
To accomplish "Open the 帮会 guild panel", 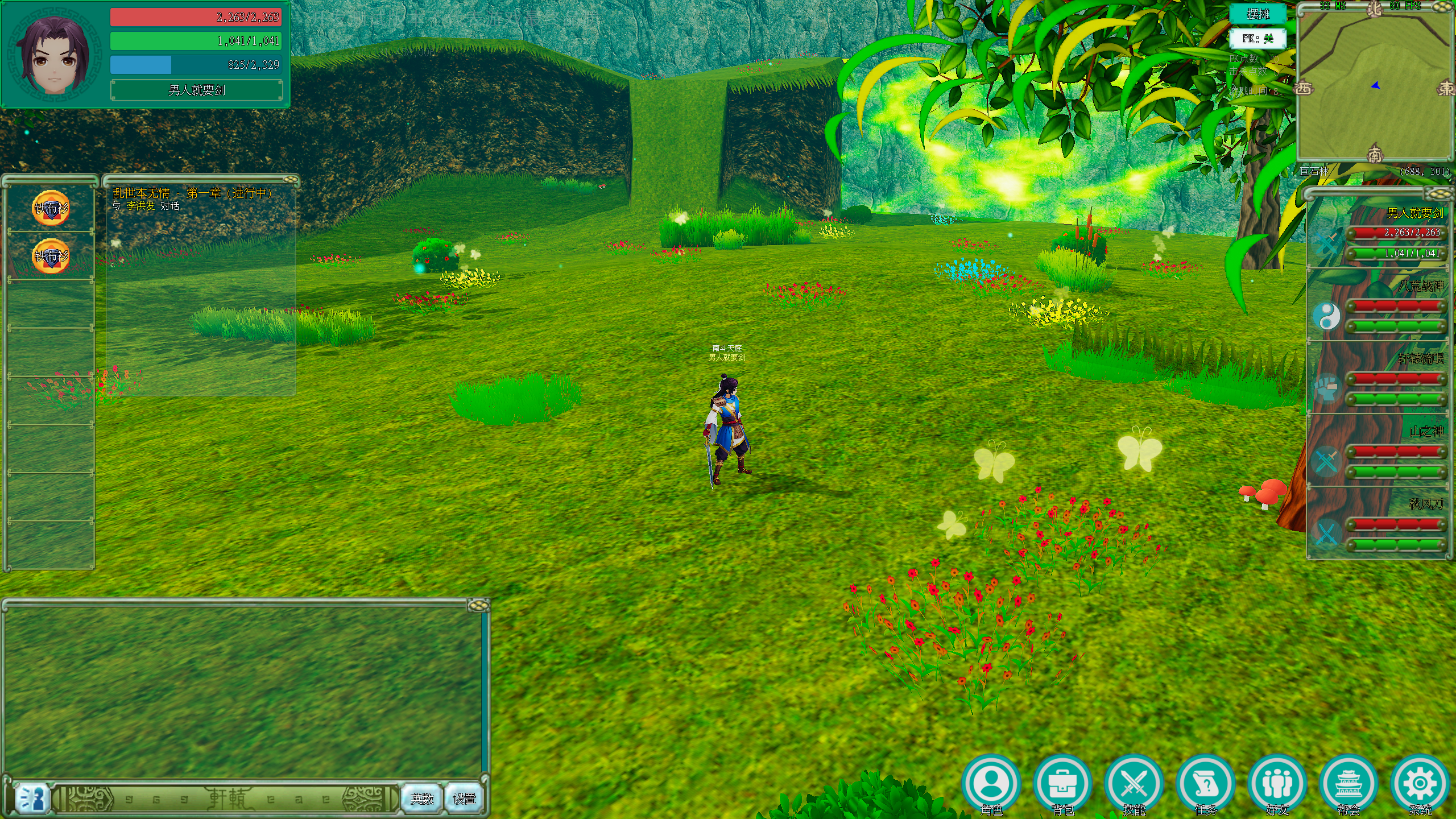I will point(1348,785).
